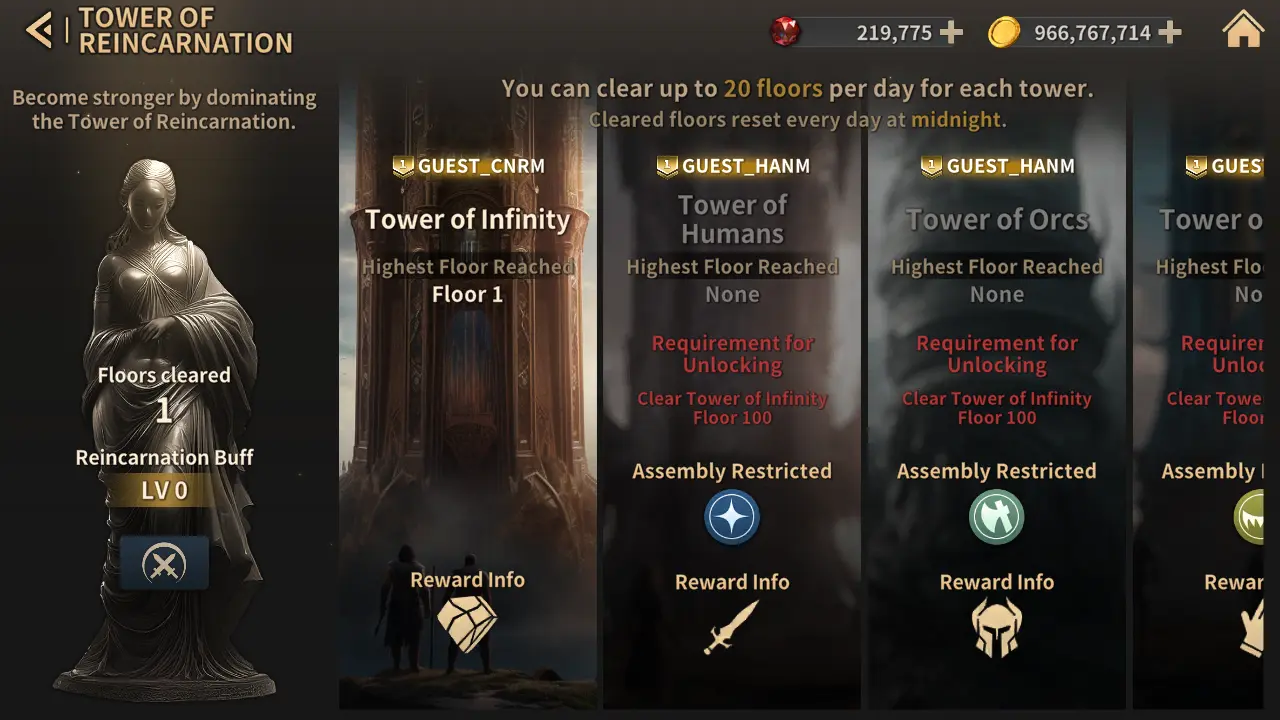
Task: View Tower of Humans sword reward icon
Action: [731, 628]
